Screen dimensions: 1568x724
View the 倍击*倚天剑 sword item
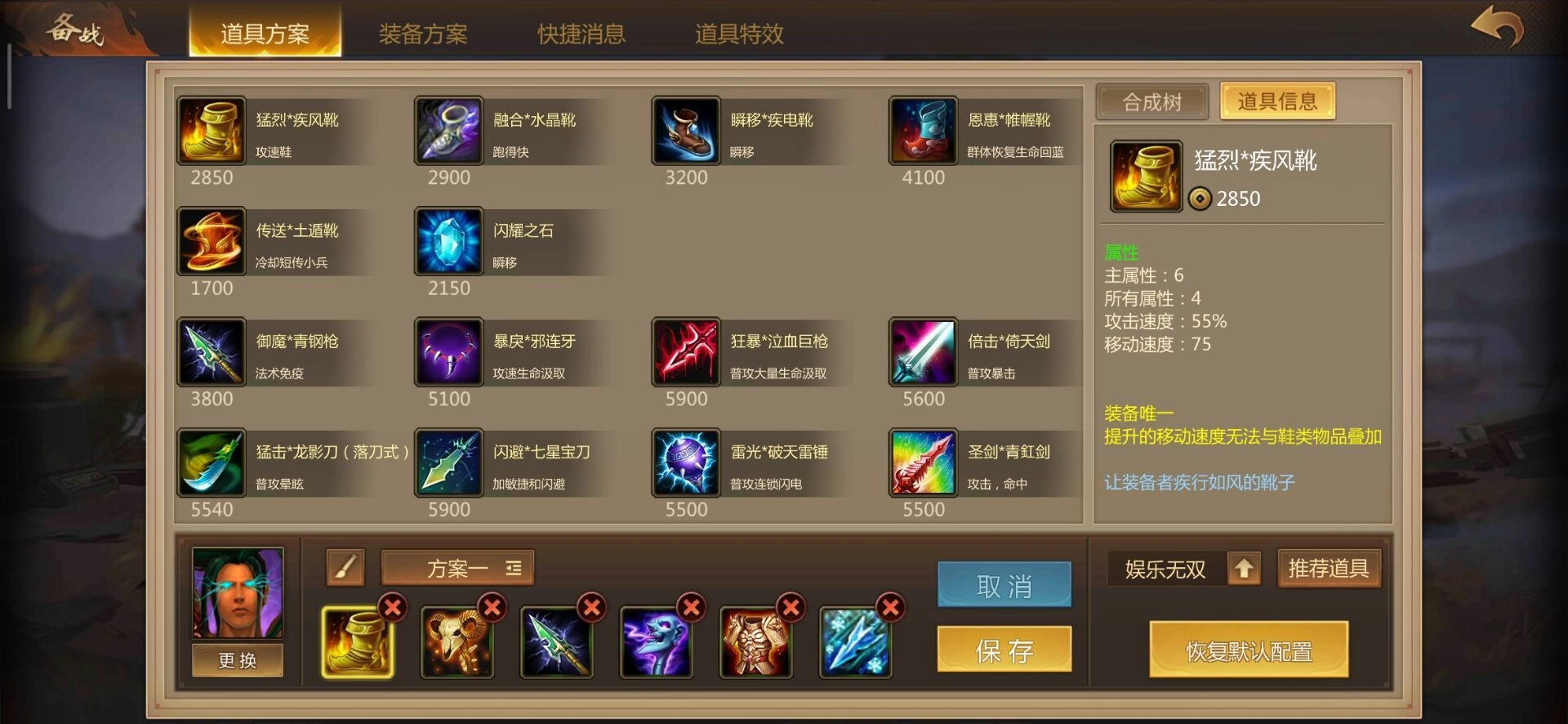(x=923, y=352)
